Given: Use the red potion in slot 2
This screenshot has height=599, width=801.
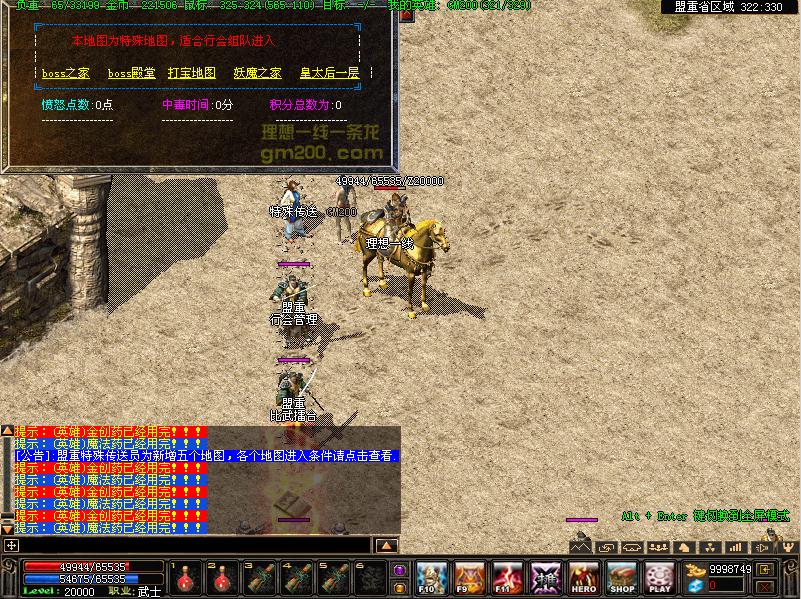Looking at the screenshot, I should [223, 578].
